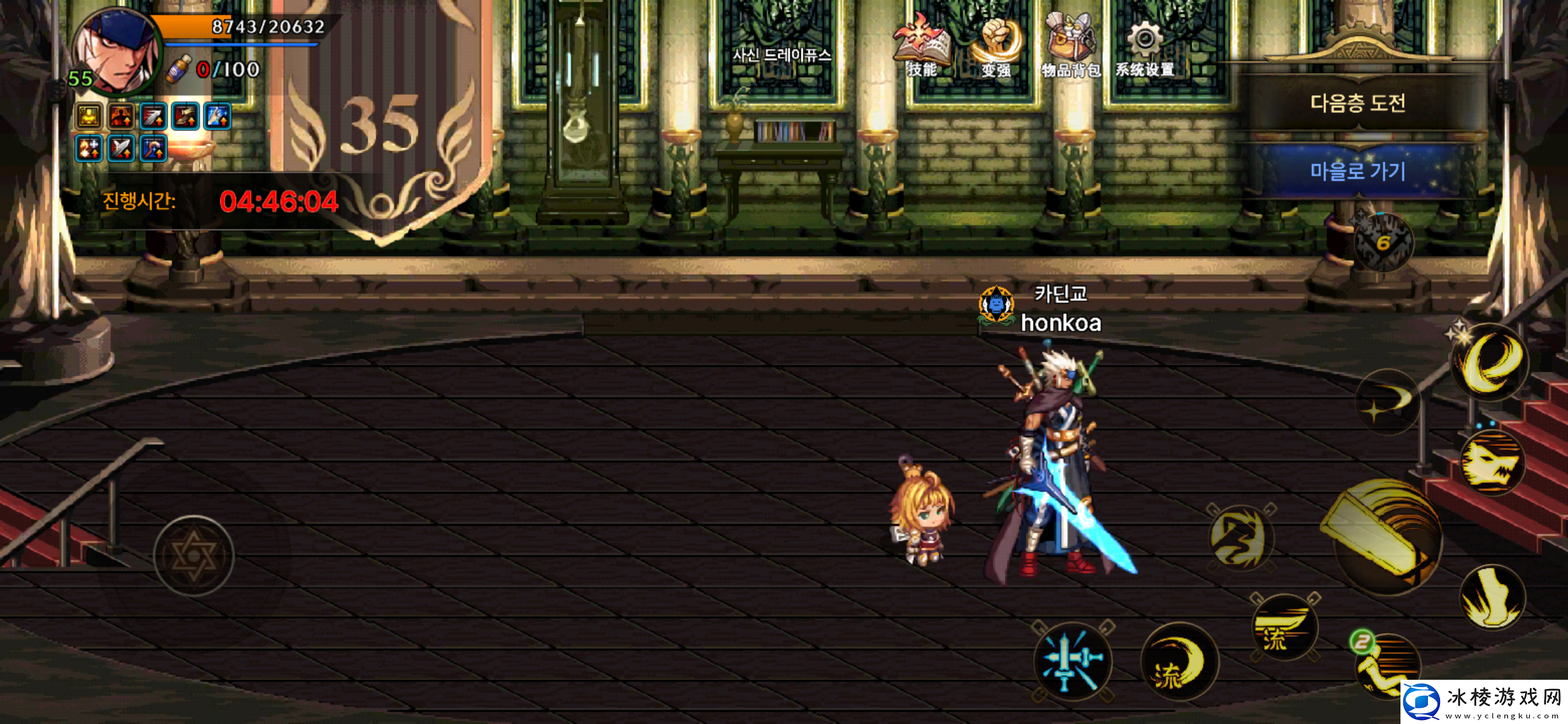Tap the skill on cooldown showing 6

pyautogui.click(x=1383, y=243)
